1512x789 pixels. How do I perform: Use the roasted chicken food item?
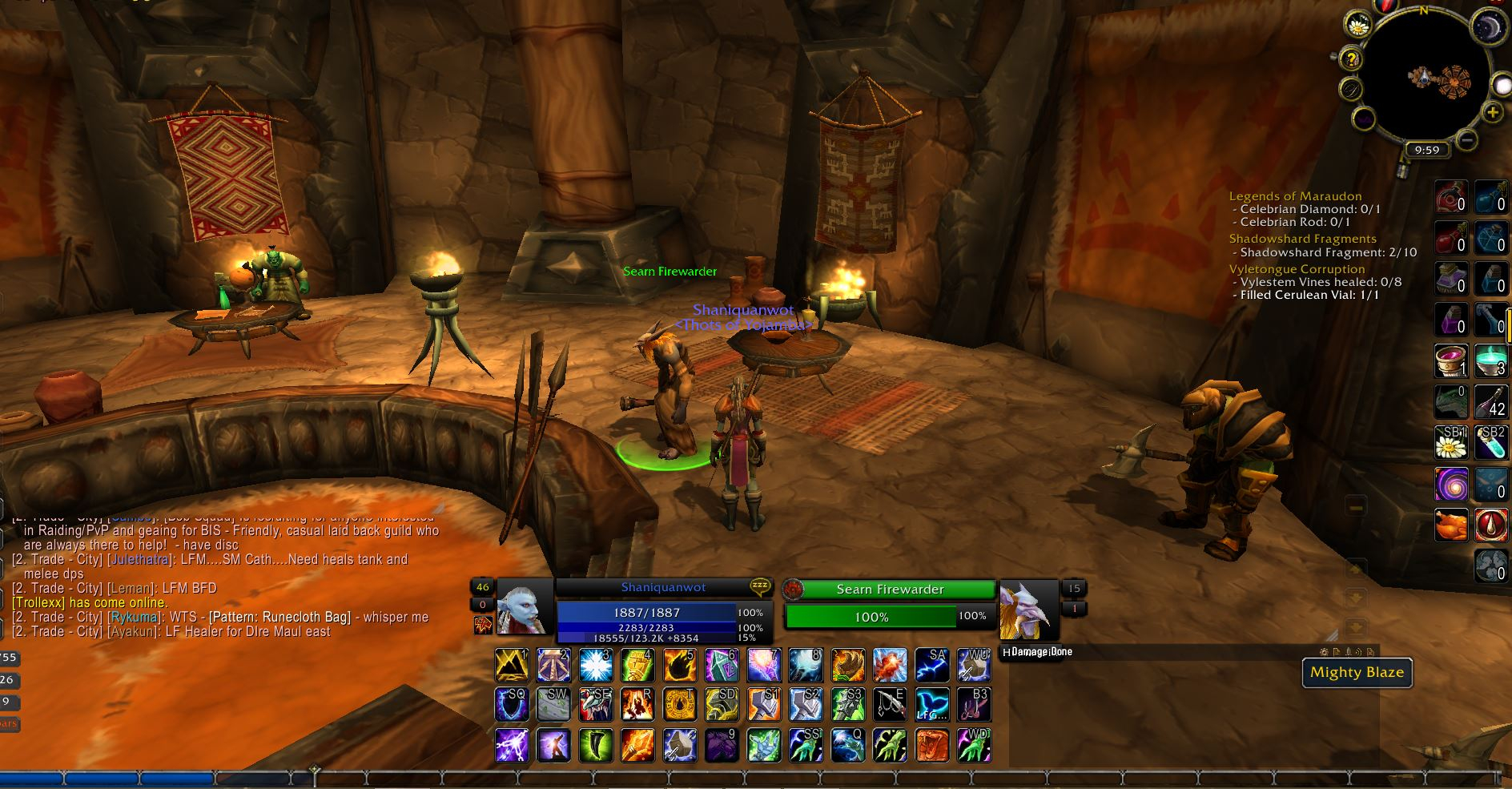(x=1450, y=525)
